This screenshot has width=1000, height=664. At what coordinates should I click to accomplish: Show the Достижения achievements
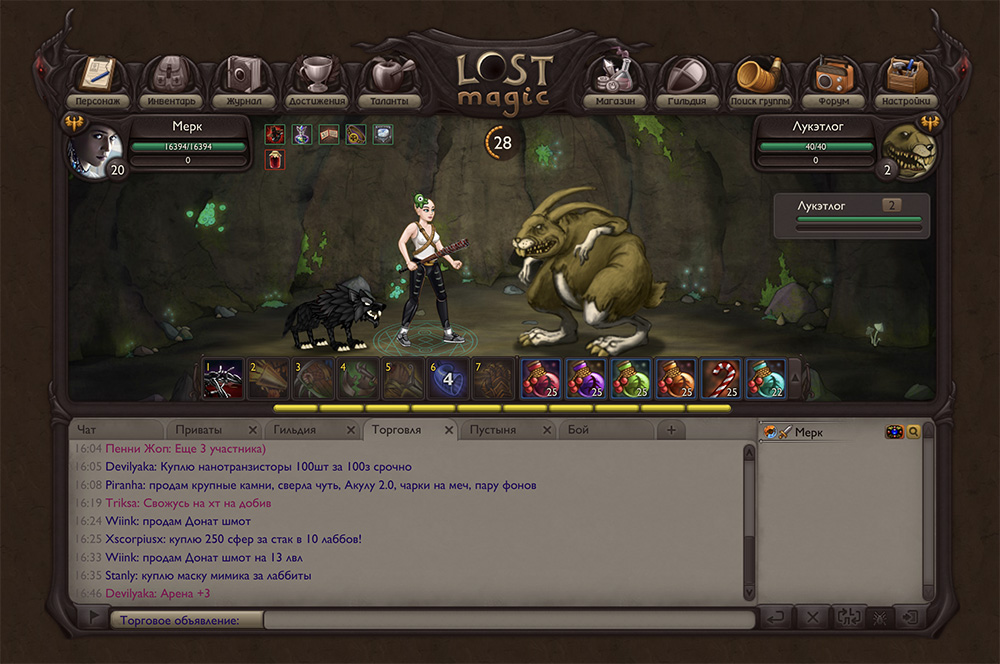tap(316, 80)
